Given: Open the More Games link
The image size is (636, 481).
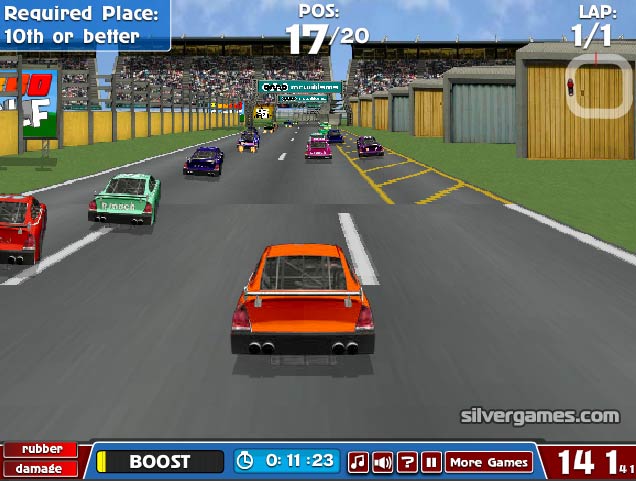Looking at the screenshot, I should click(x=489, y=462).
